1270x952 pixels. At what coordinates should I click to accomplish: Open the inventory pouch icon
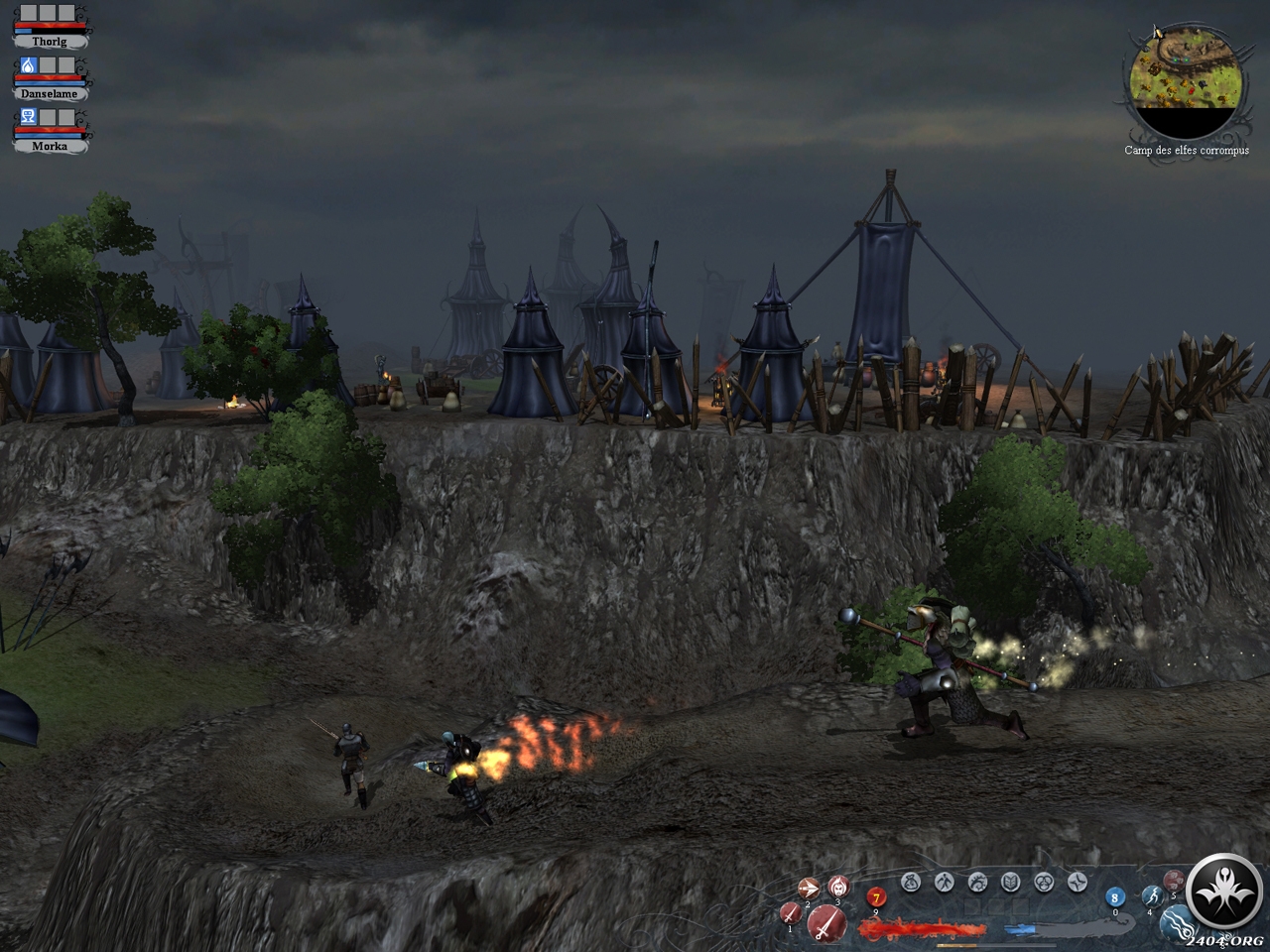pos(912,882)
